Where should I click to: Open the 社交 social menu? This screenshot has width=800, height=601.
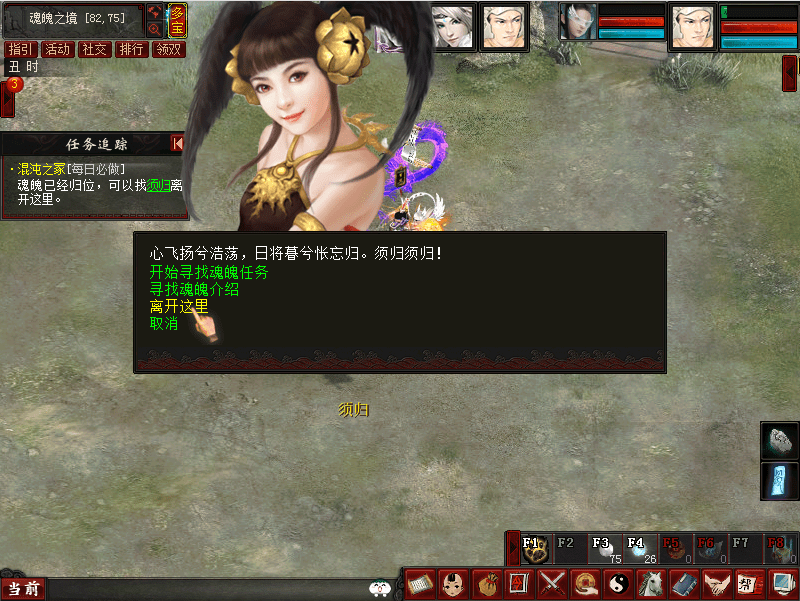click(x=95, y=49)
